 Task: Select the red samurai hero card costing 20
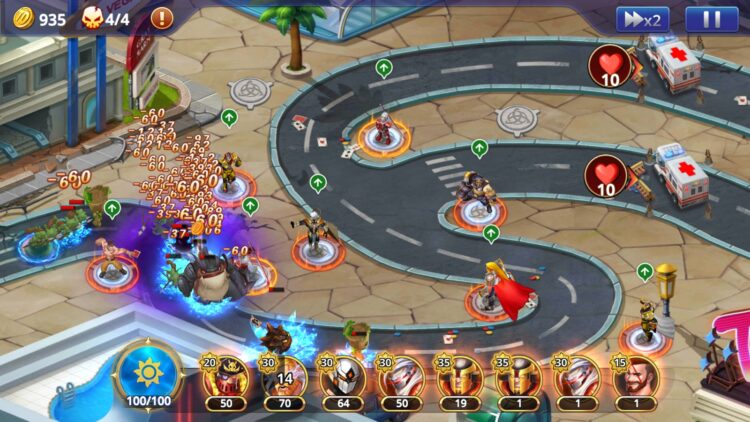tap(226, 380)
